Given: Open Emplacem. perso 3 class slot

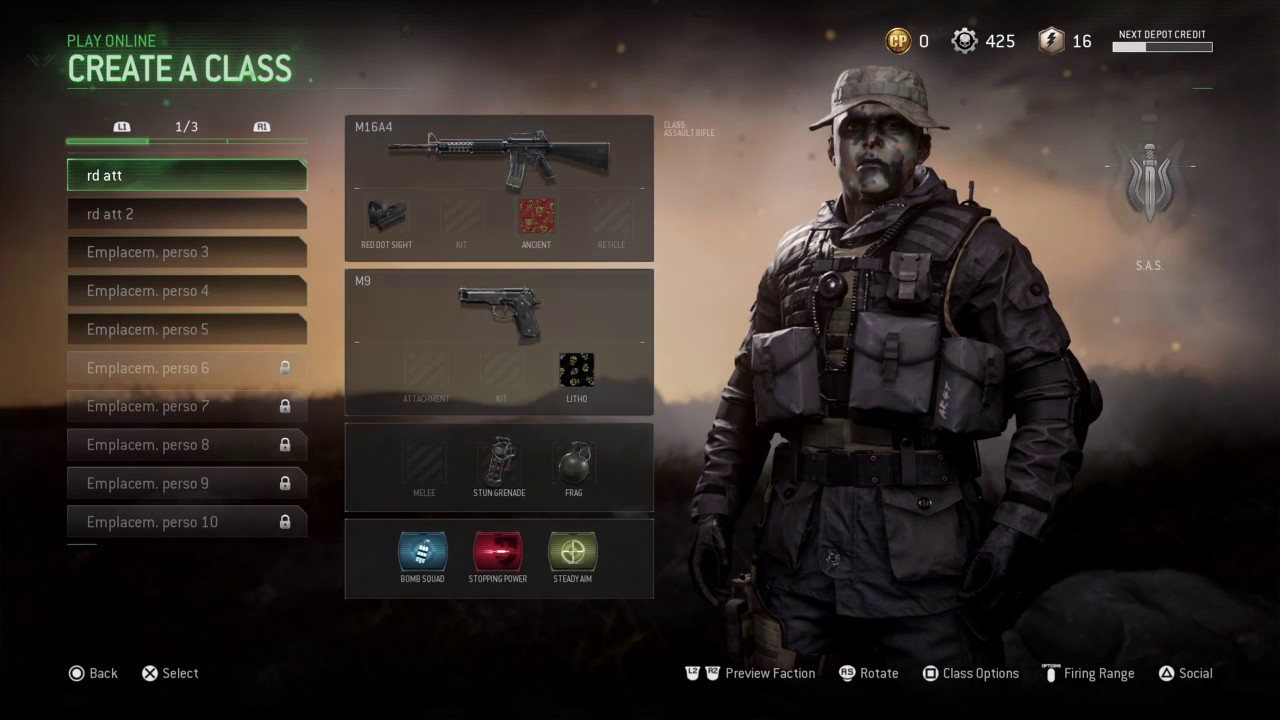Looking at the screenshot, I should [187, 252].
